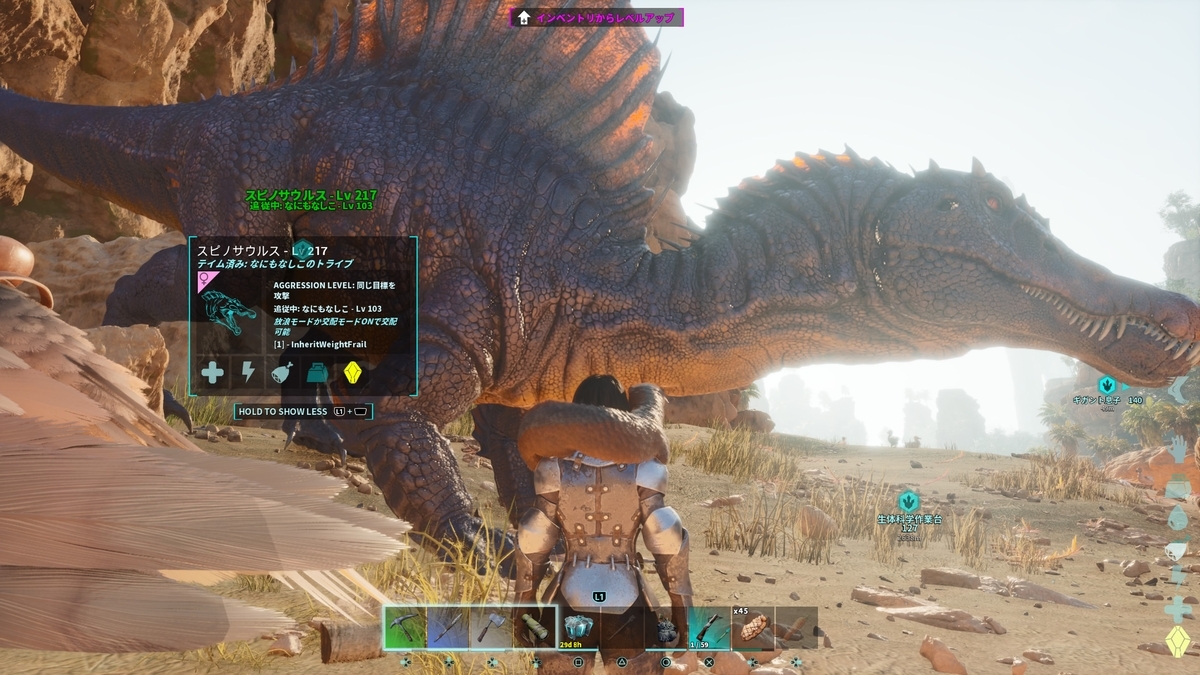Image resolution: width=1200 pixels, height=675 pixels.
Task: Click the yellow crystal player status icon
Action: (1178, 641)
